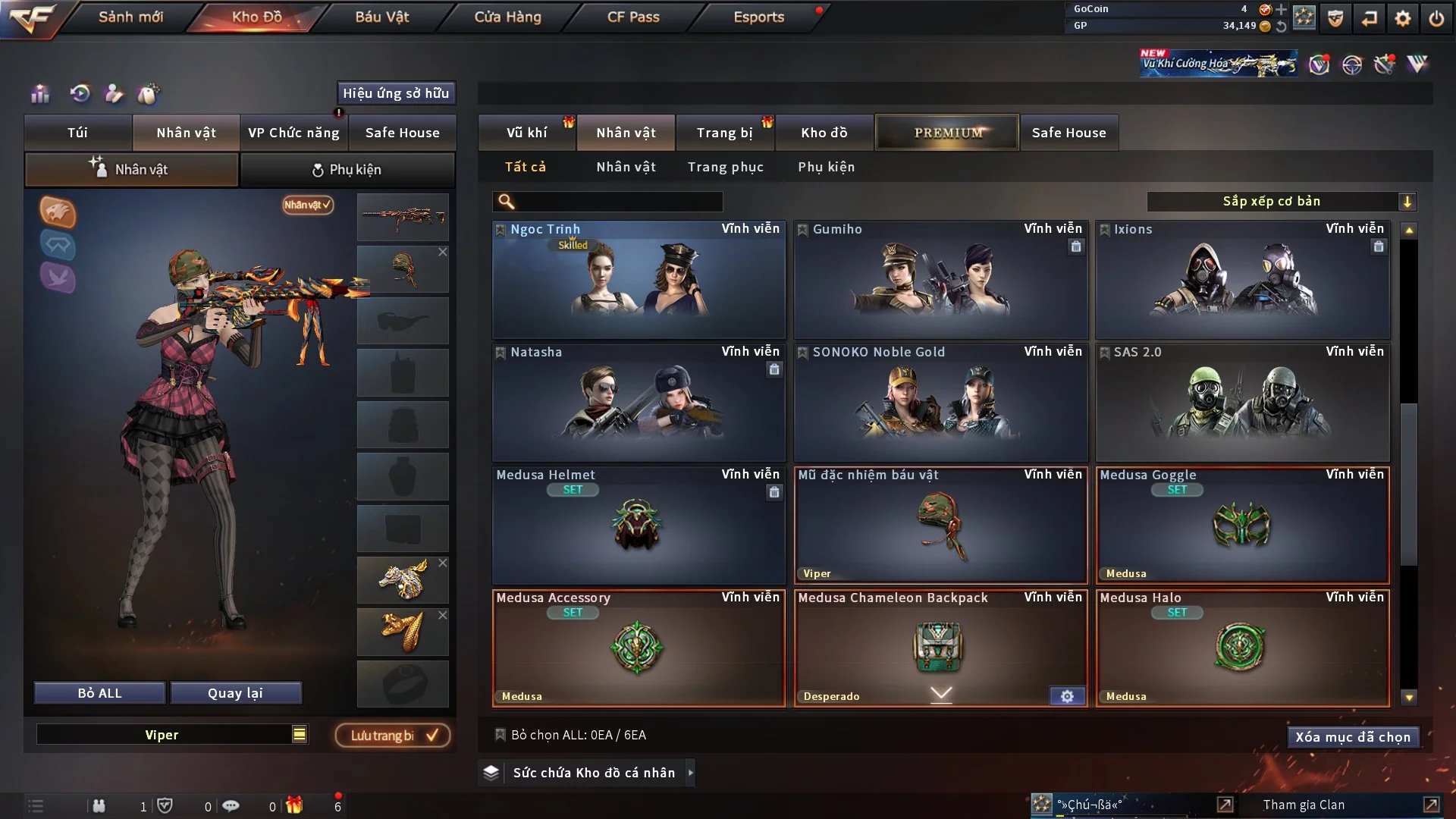Click the Quay lại button

click(235, 693)
